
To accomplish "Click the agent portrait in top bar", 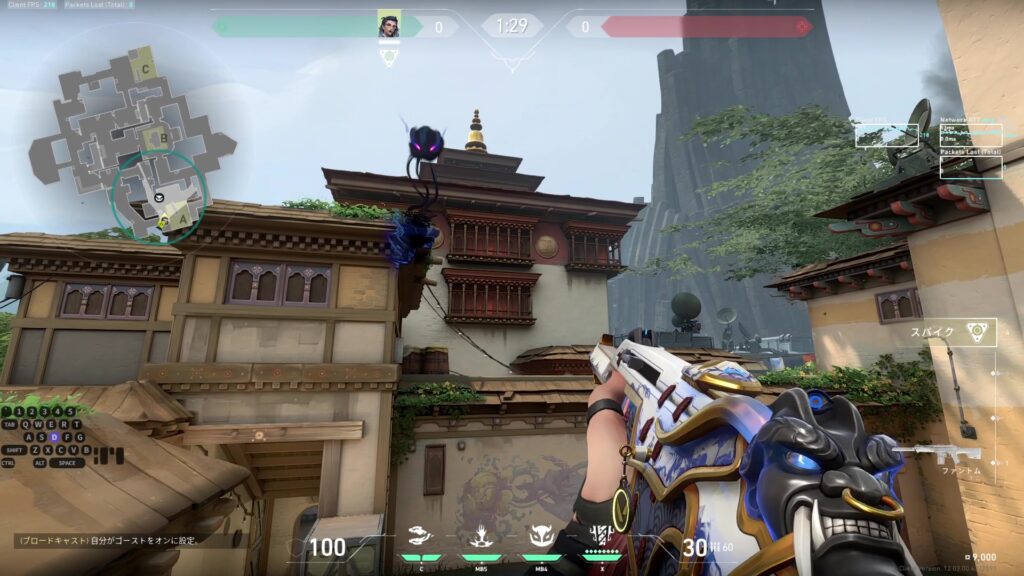I will pos(389,25).
